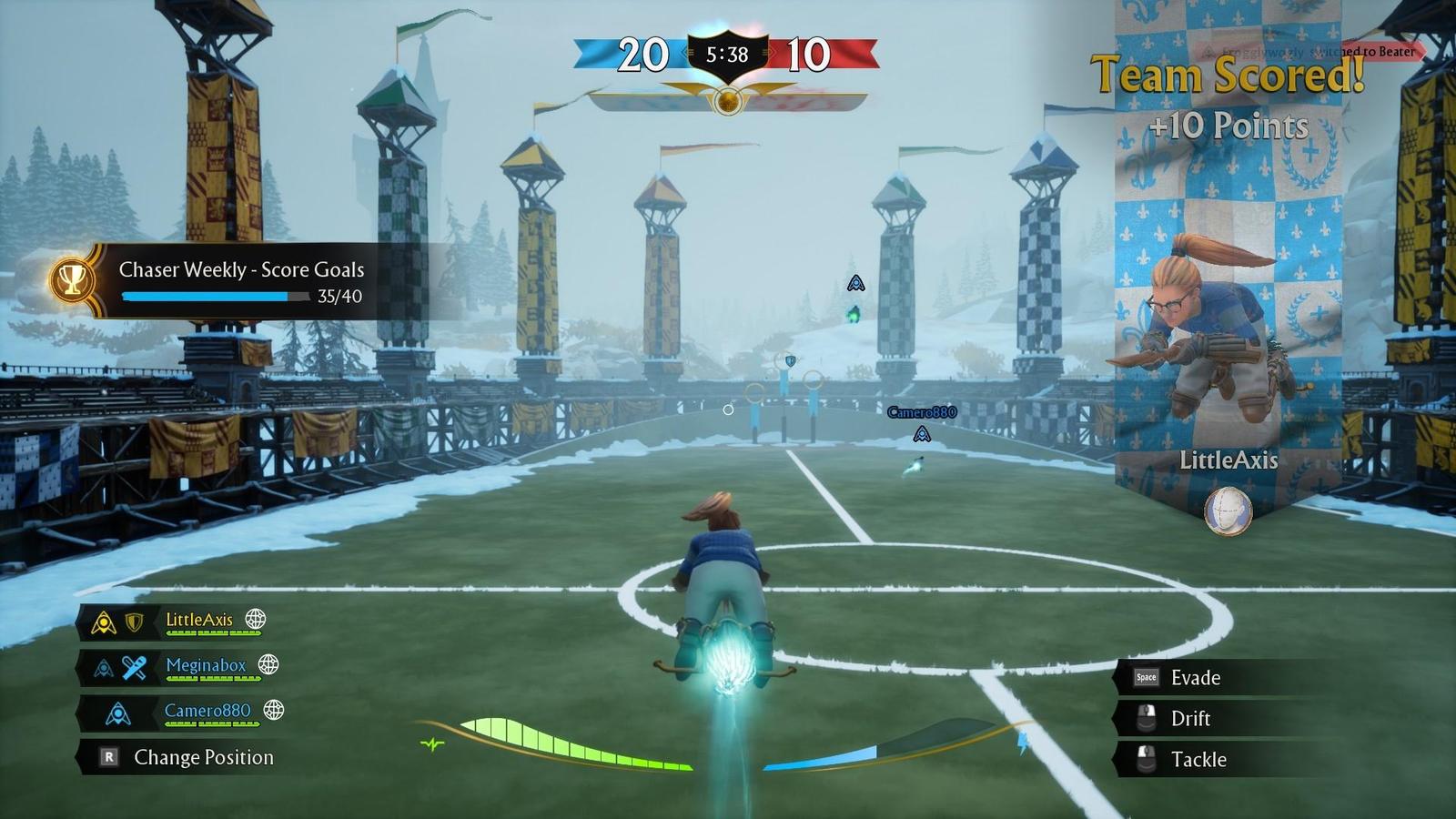
Task: Select the Change Position option
Action: 204,756
